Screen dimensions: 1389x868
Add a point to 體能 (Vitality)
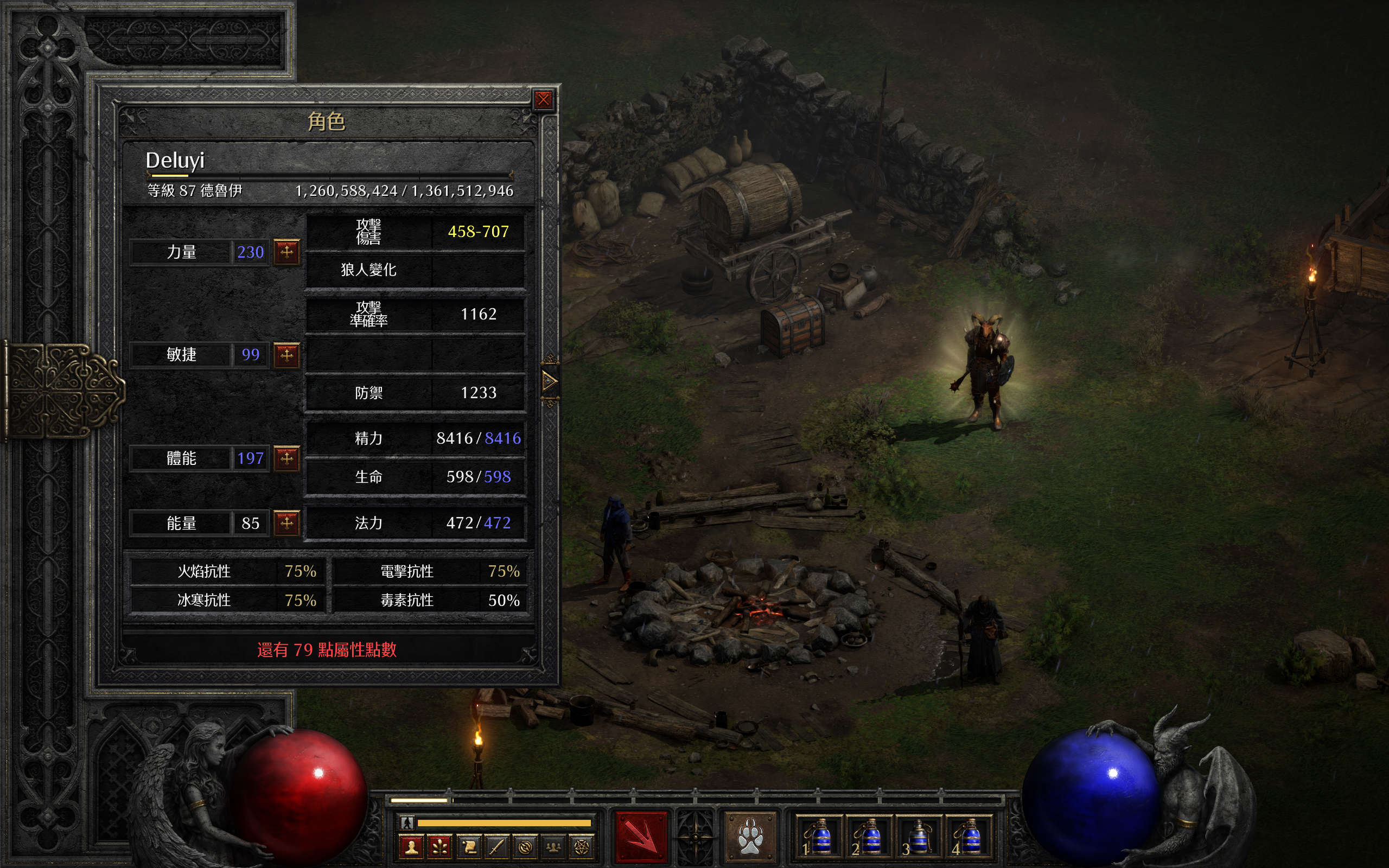(x=286, y=458)
